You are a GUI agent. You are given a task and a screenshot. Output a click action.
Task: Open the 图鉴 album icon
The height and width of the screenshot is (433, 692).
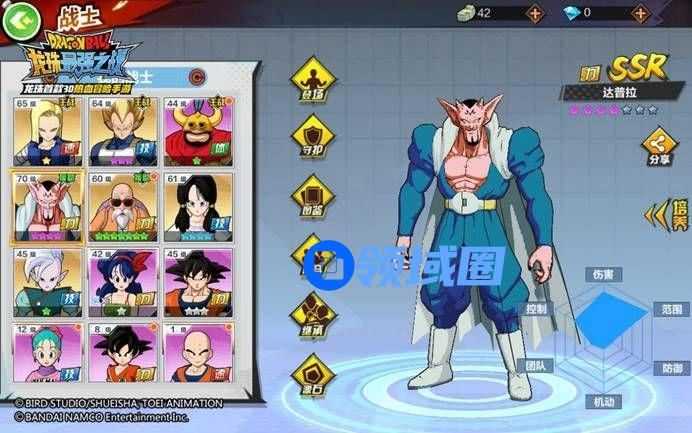(x=312, y=192)
